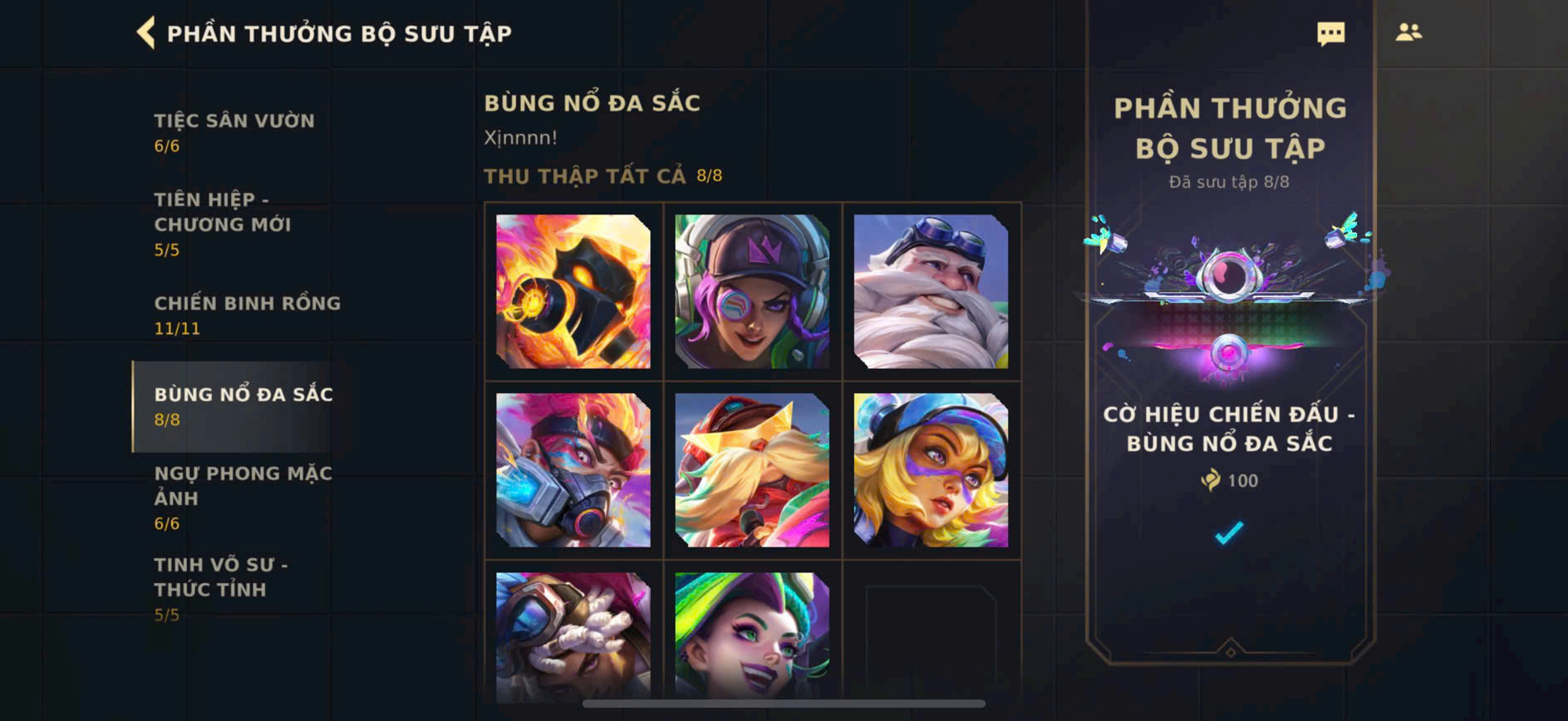Go back from Phần Thưởng Bộ Sưu Tập
1568x721 pixels.
click(146, 33)
